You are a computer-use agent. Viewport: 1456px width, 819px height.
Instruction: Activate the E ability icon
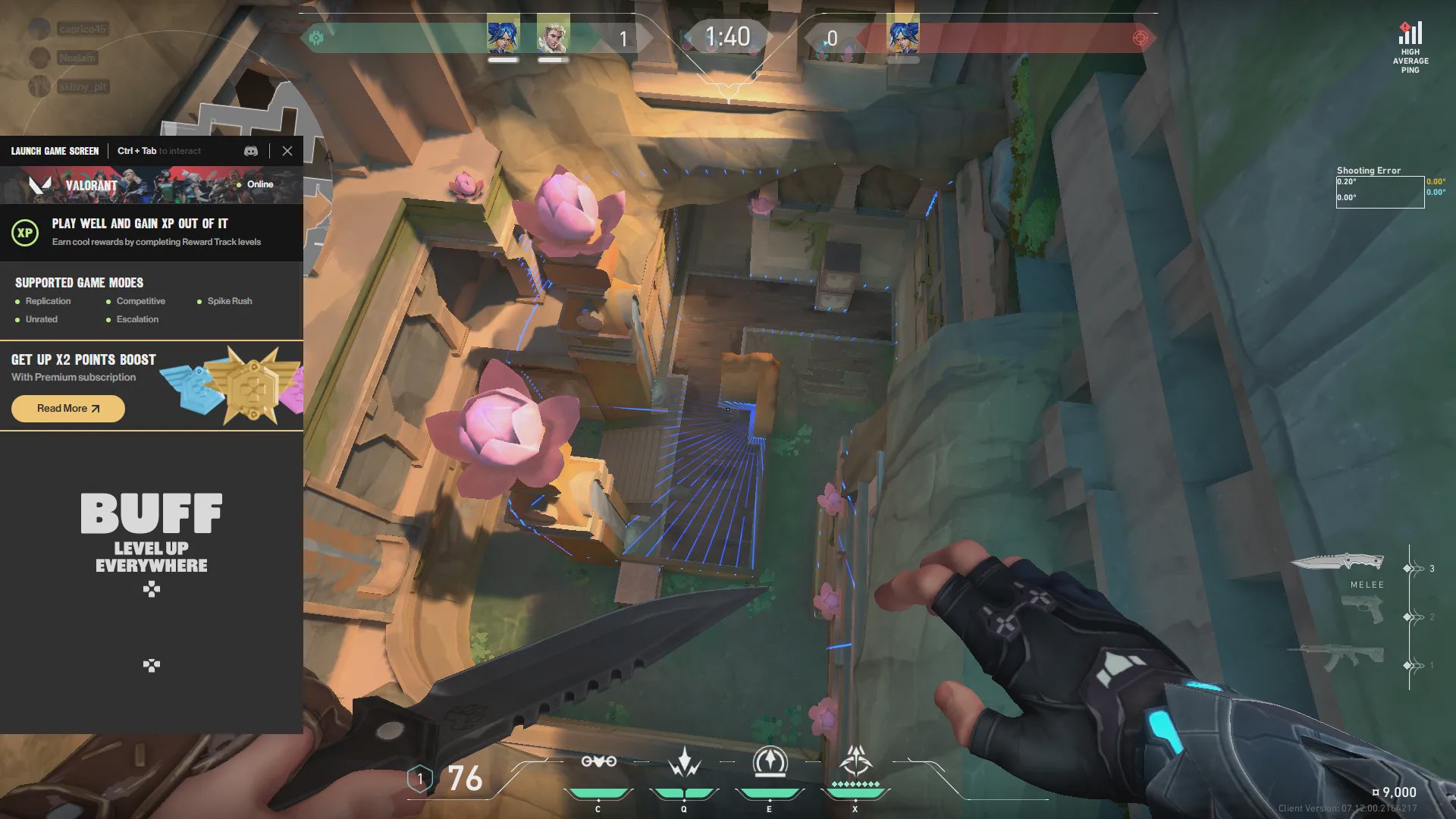pyautogui.click(x=770, y=762)
